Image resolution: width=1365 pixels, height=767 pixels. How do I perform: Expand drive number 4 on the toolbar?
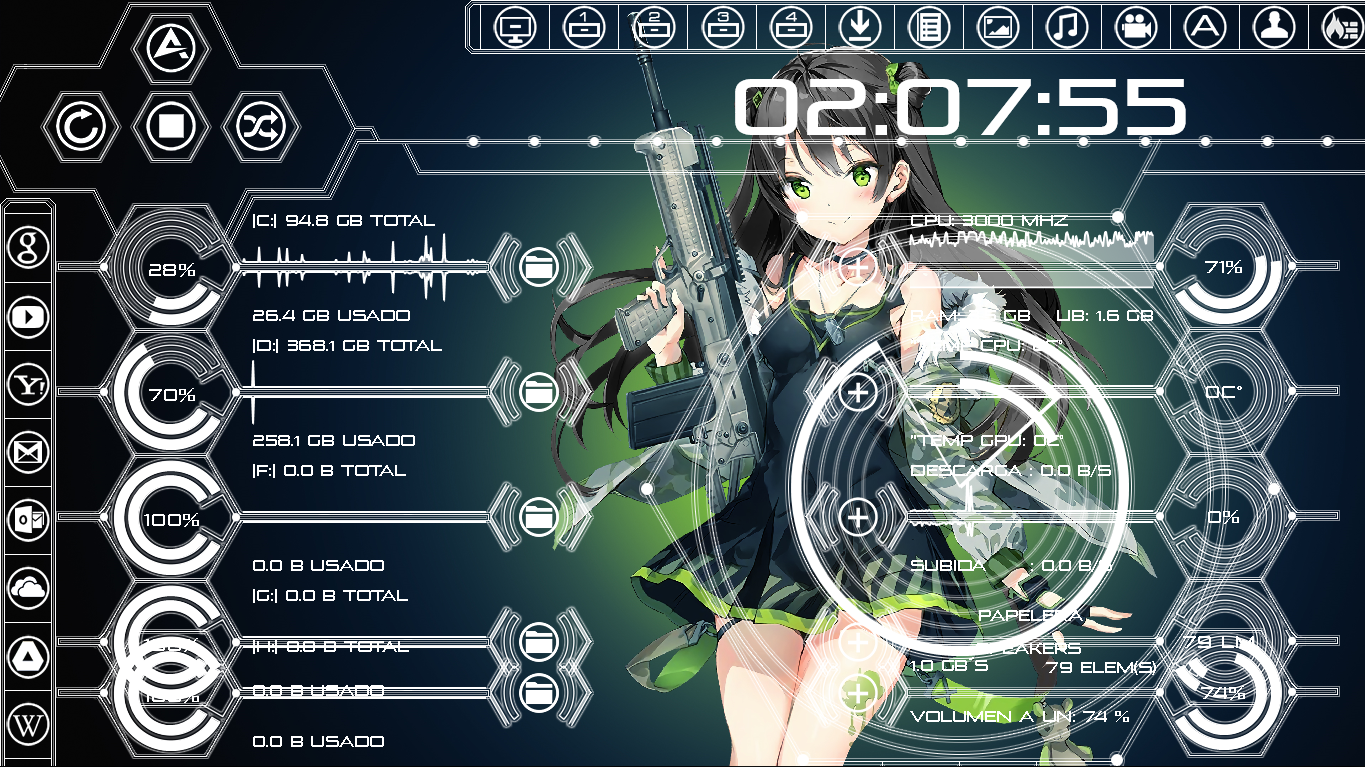pos(790,27)
